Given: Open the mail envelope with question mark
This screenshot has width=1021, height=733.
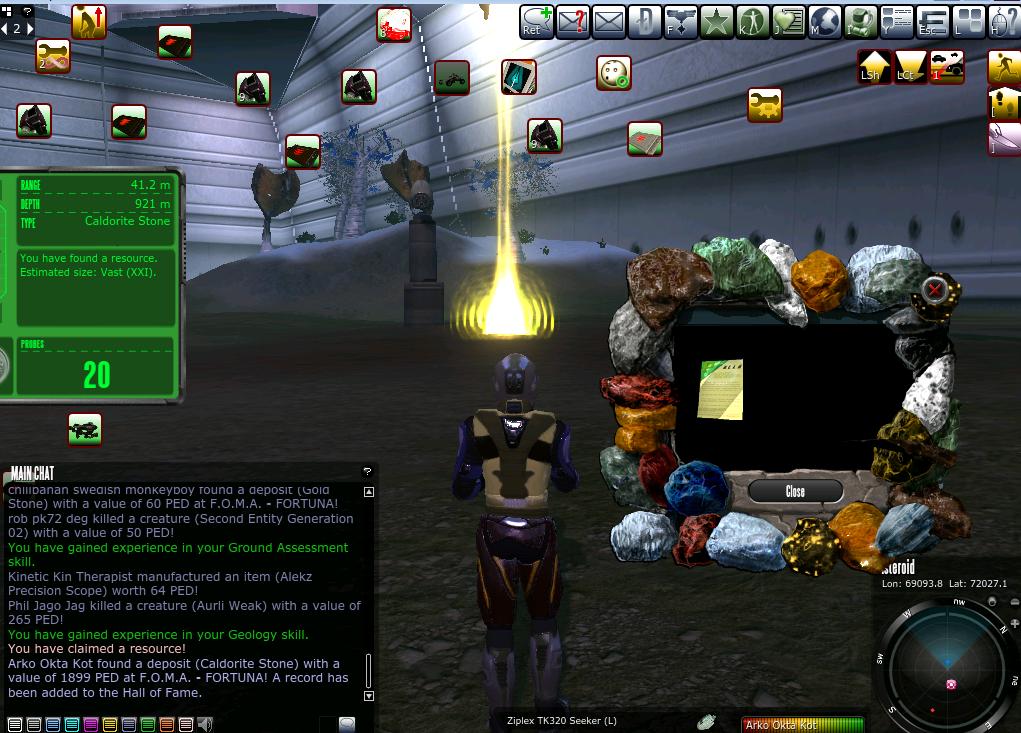Looking at the screenshot, I should pos(573,21).
